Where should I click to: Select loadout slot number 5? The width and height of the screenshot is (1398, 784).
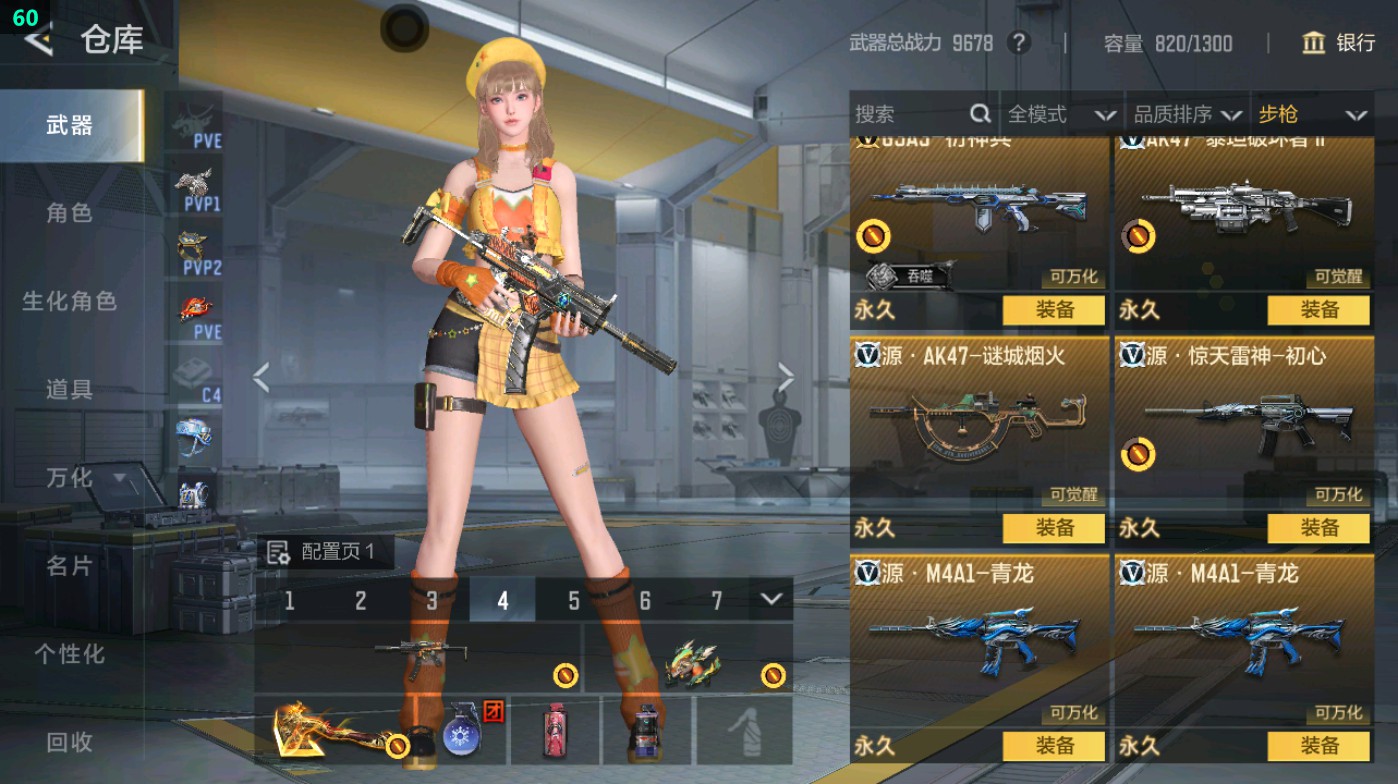574,600
